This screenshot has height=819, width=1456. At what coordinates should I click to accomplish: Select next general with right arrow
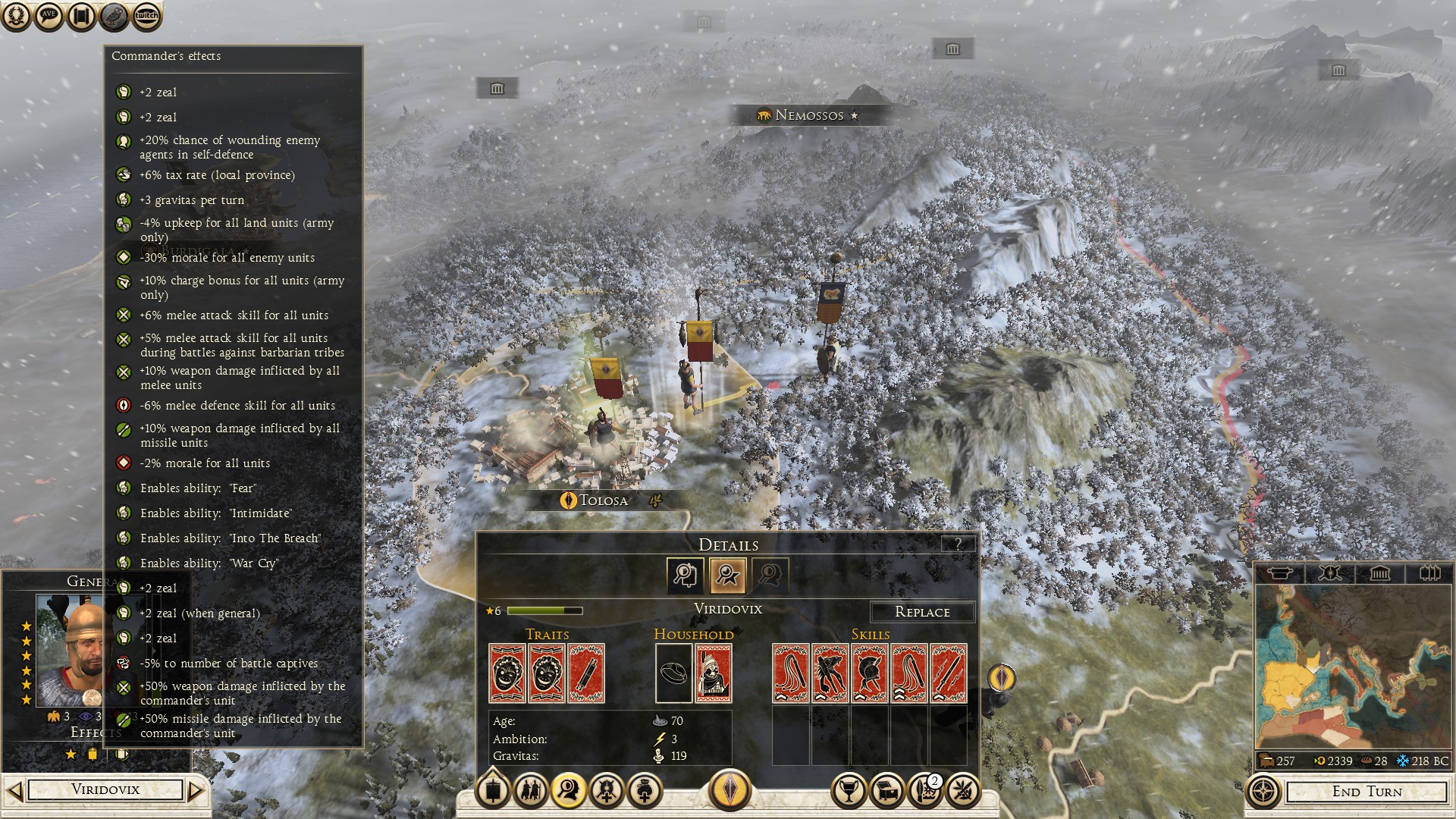[196, 791]
